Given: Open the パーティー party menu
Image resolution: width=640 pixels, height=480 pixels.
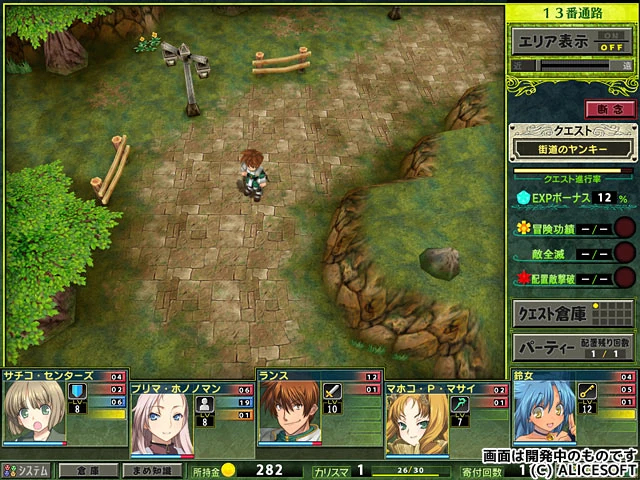Looking at the screenshot, I should pos(572,348).
